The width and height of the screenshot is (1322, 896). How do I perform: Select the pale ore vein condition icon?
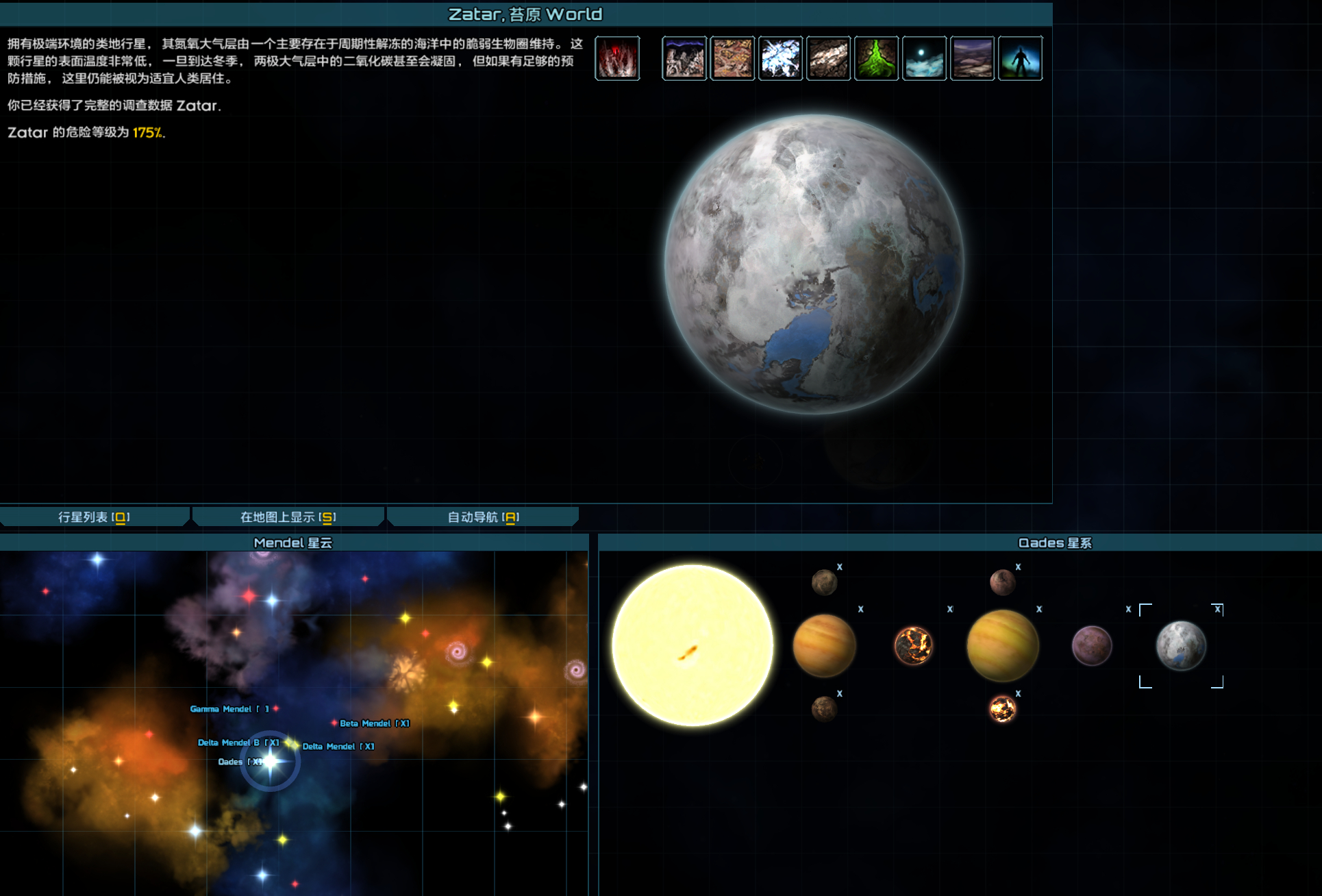(828, 59)
